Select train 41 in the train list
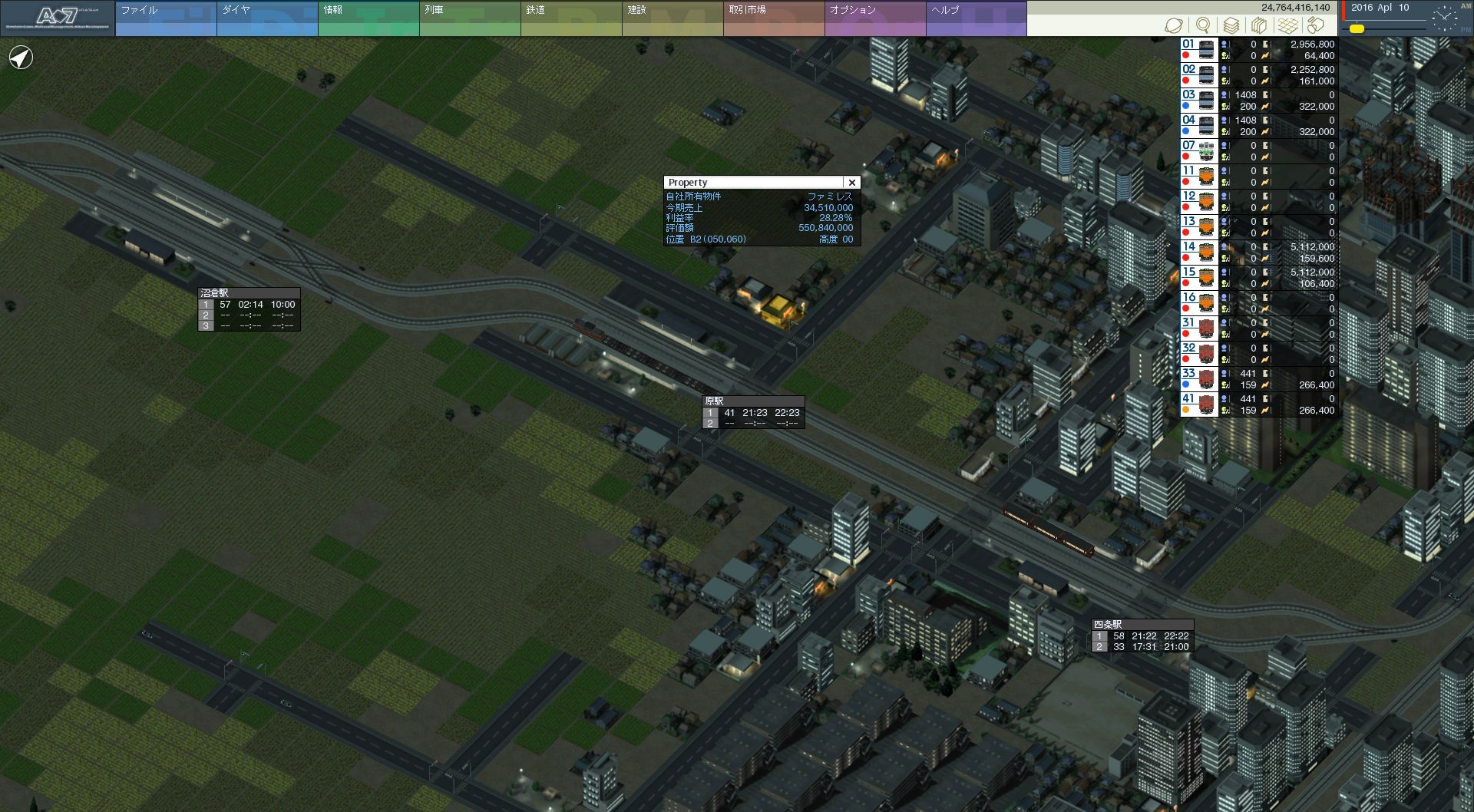The width and height of the screenshot is (1474, 812). point(1198,404)
